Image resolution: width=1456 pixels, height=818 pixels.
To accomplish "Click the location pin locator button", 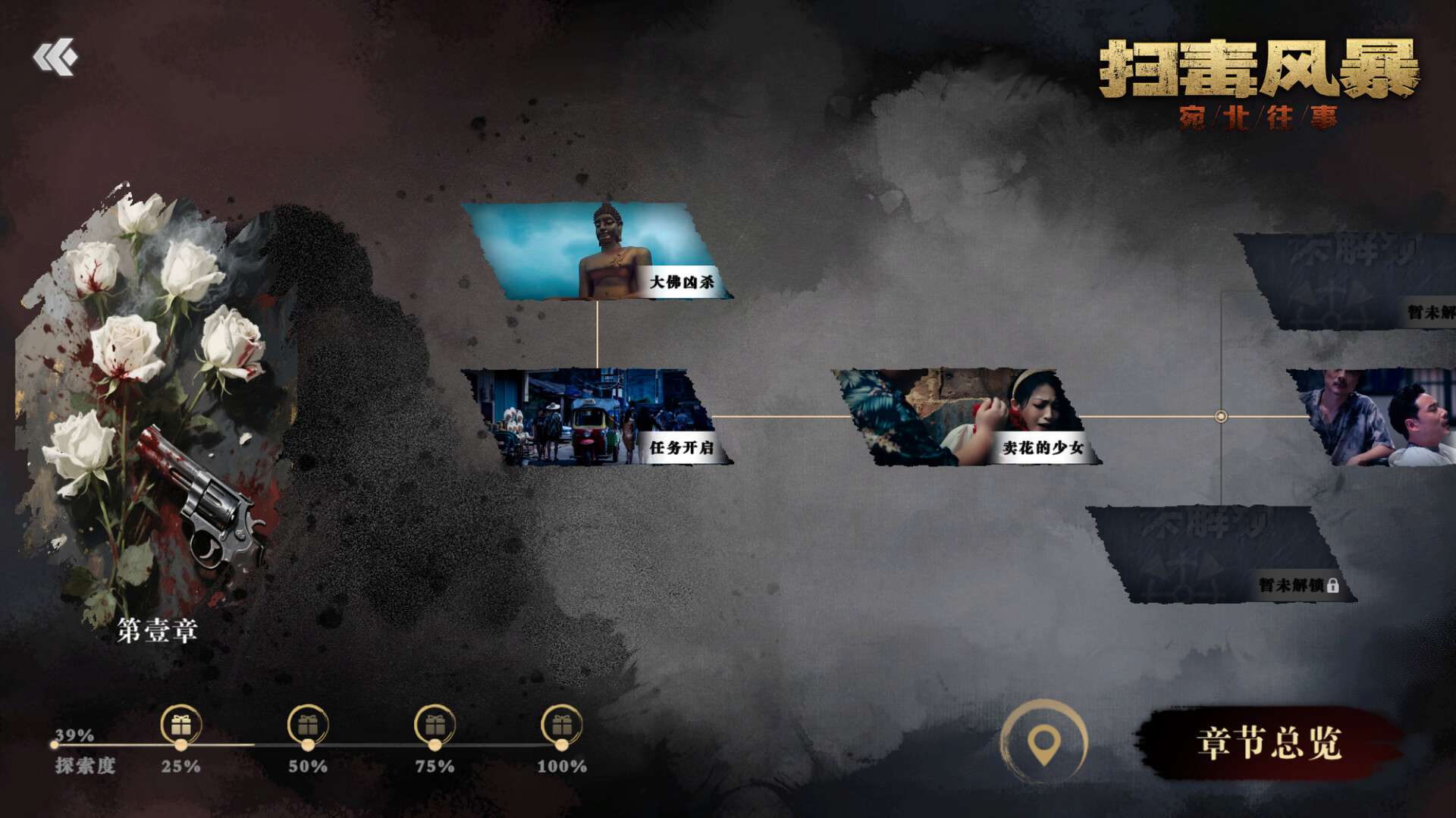I will 1043,742.
